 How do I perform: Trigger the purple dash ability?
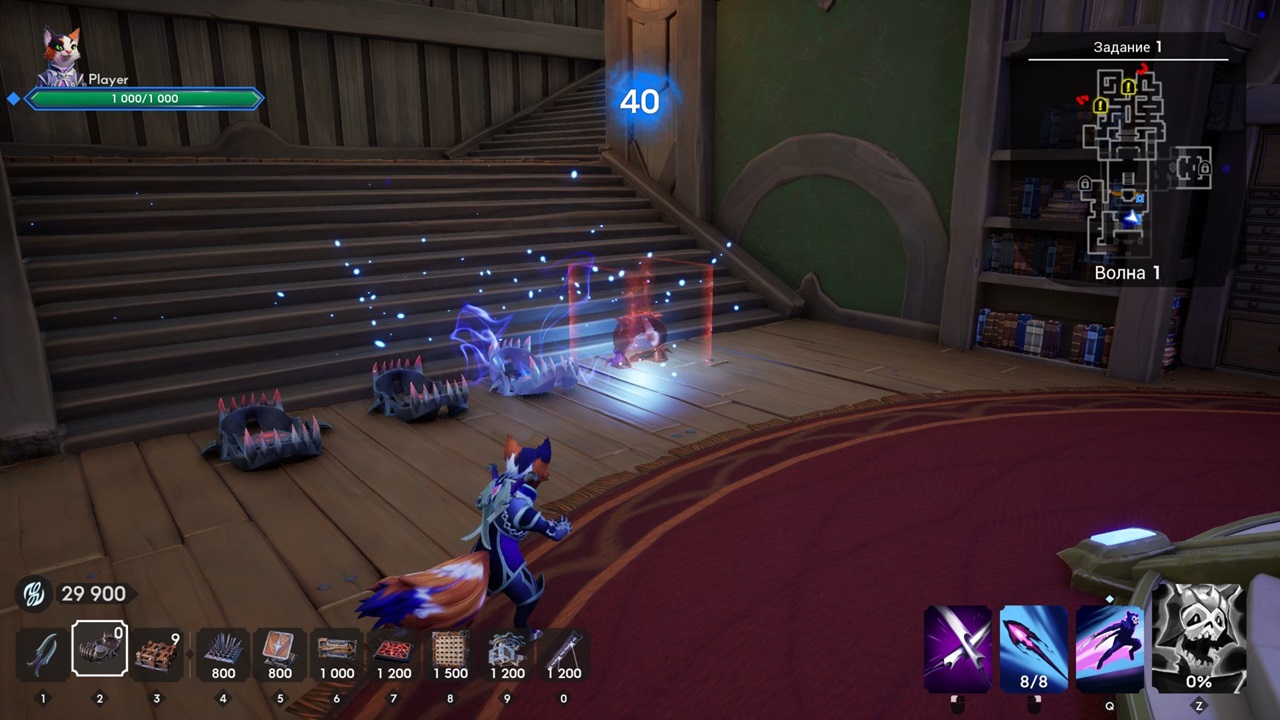[1110, 649]
